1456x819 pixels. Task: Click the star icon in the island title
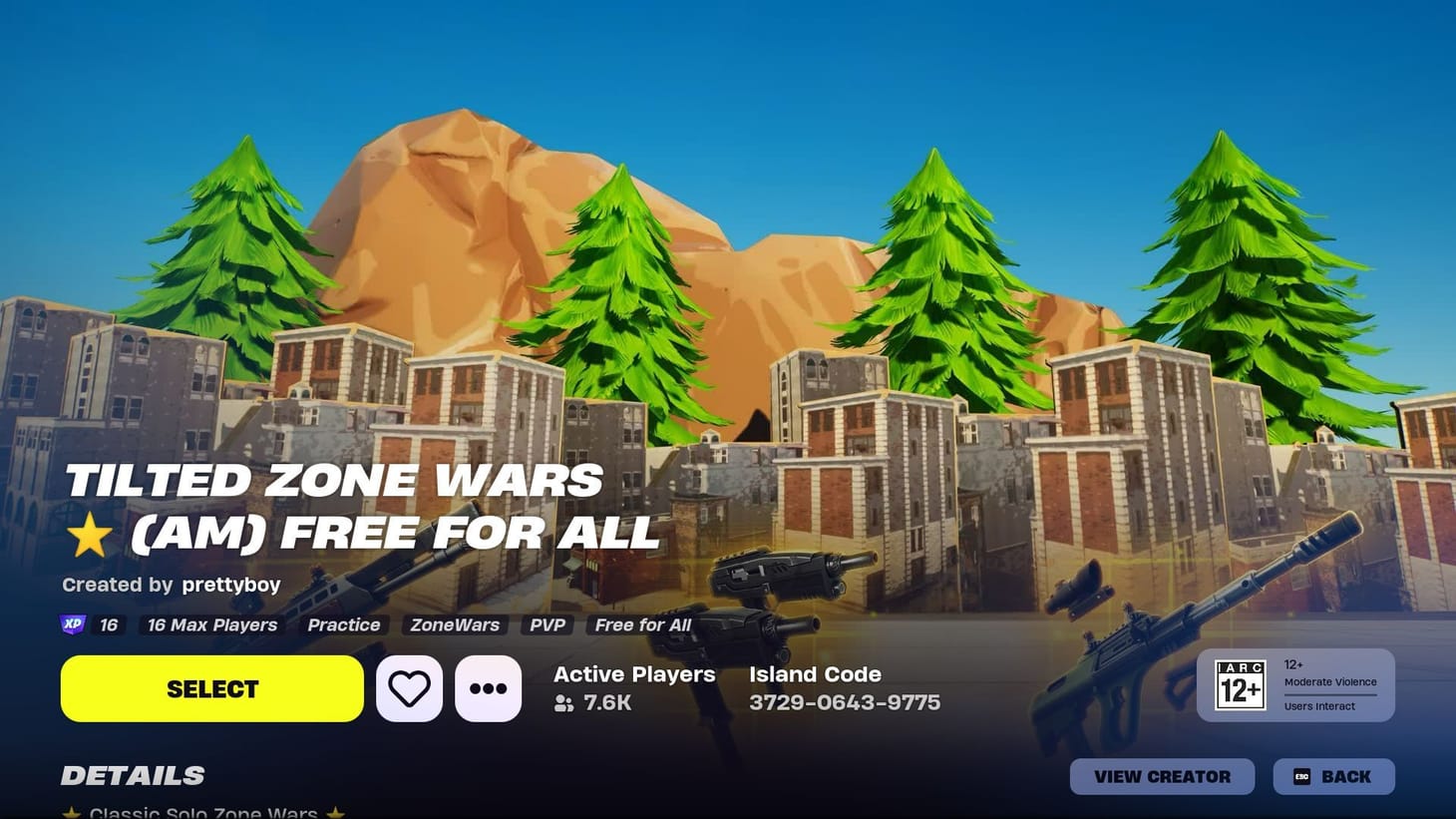point(91,532)
